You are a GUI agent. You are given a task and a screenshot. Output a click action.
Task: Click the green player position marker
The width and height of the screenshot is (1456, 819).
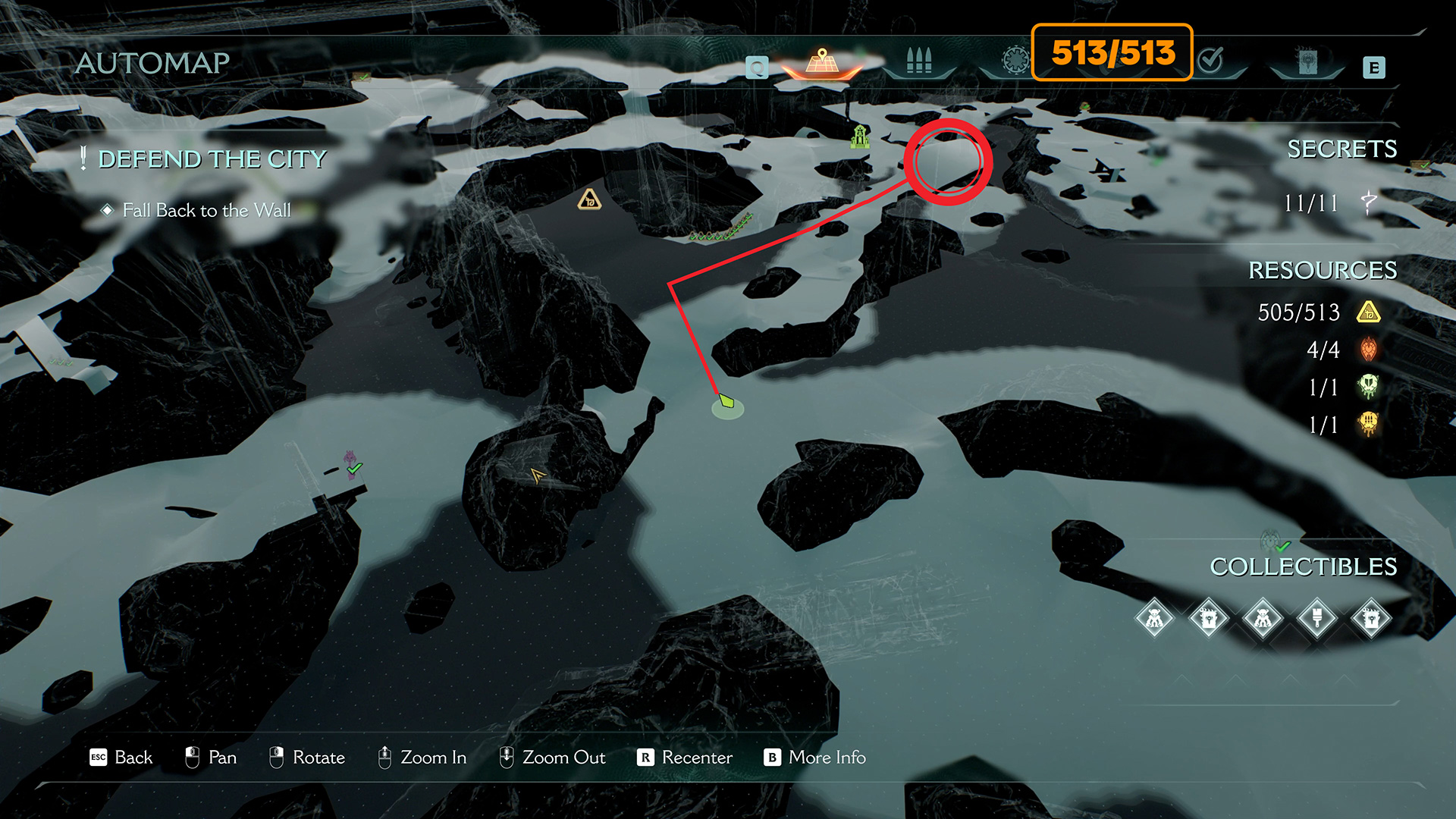[726, 402]
